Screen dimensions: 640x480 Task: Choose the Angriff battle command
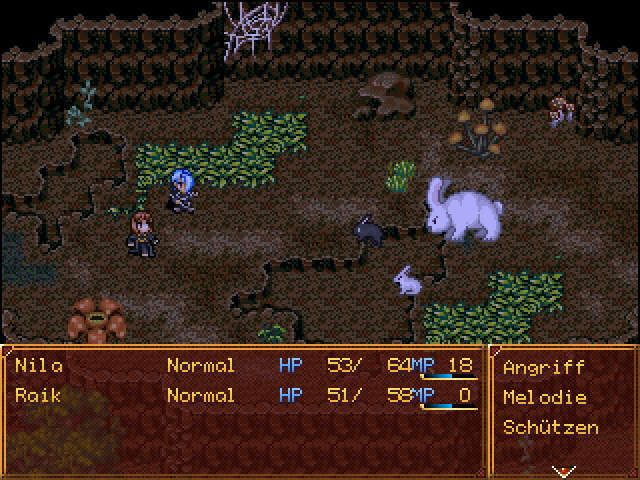click(544, 367)
